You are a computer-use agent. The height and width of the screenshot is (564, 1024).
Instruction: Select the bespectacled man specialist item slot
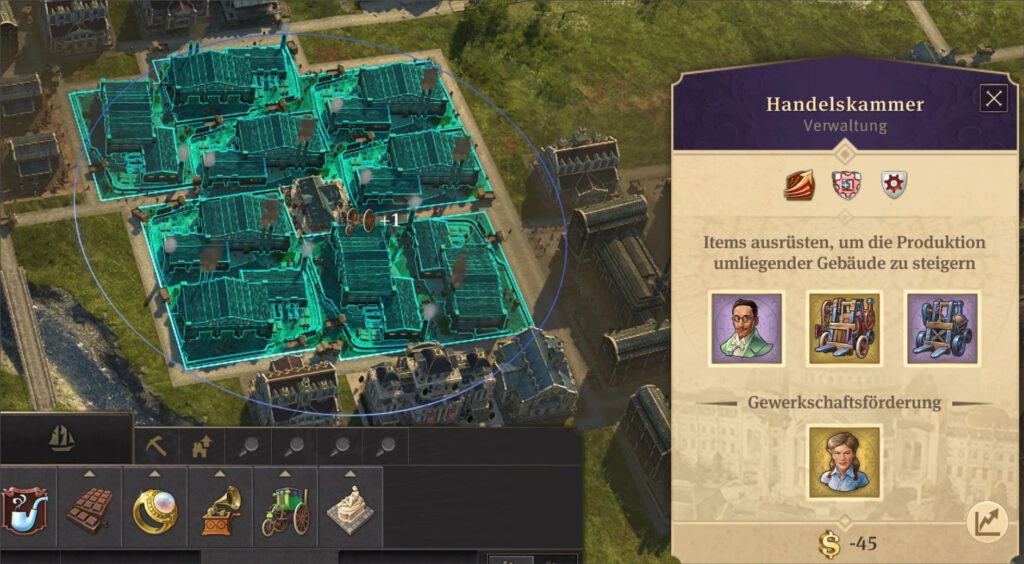coord(746,328)
